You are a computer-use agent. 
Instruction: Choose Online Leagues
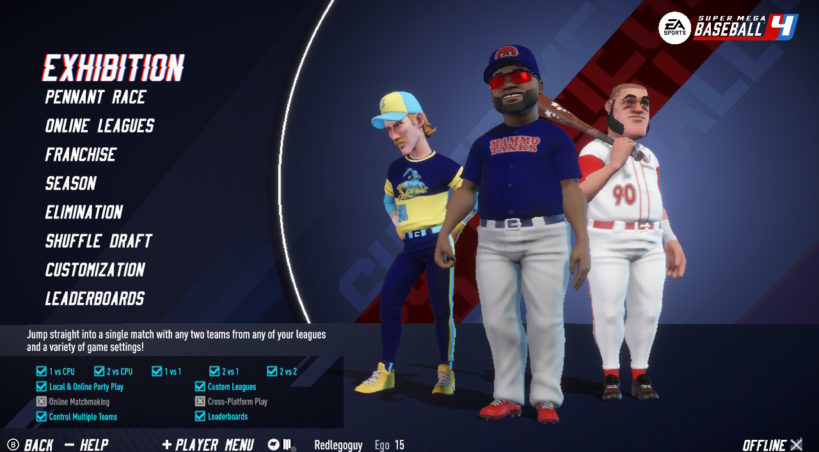99,126
